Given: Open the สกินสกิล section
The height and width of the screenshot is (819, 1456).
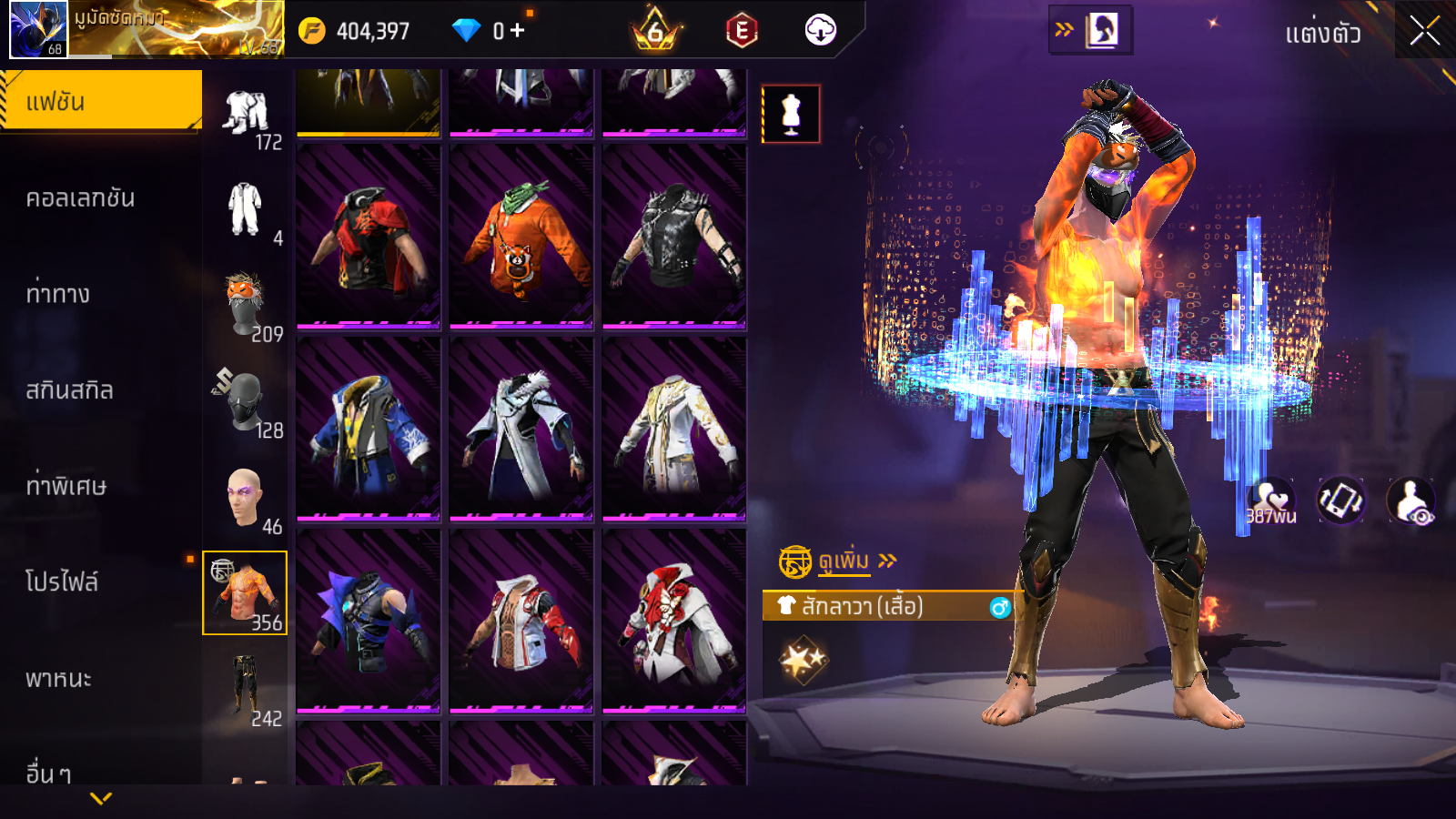Looking at the screenshot, I should click(x=70, y=390).
